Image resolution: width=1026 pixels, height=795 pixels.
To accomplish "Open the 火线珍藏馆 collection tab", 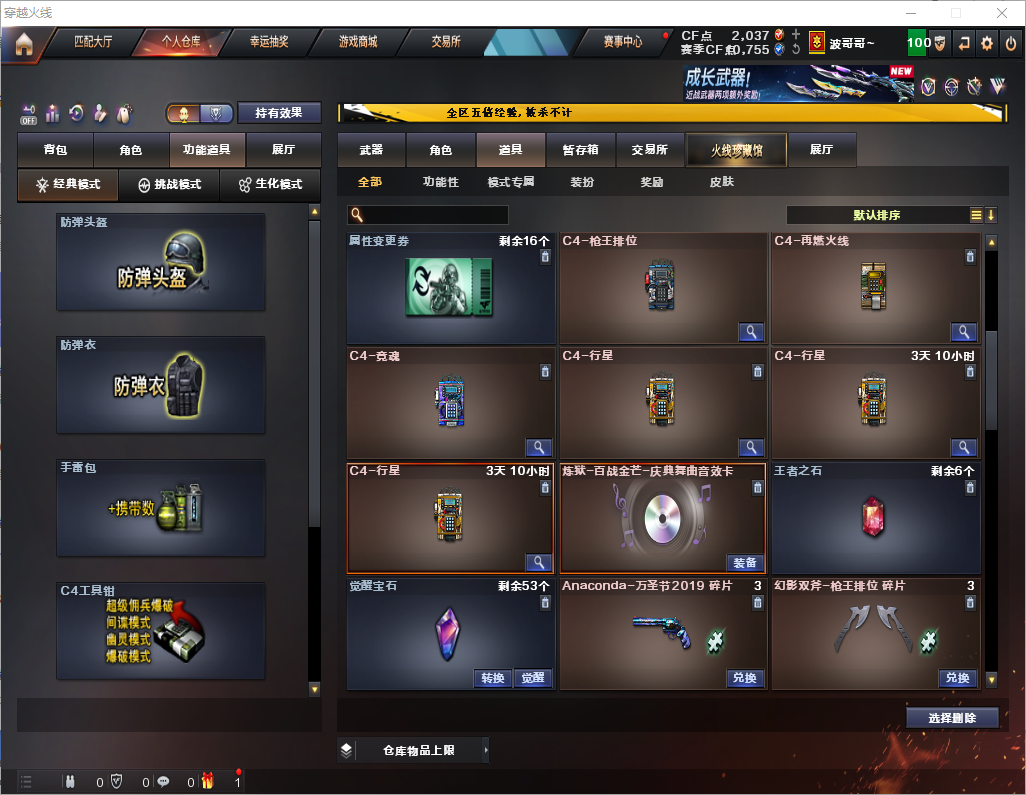I will (736, 150).
